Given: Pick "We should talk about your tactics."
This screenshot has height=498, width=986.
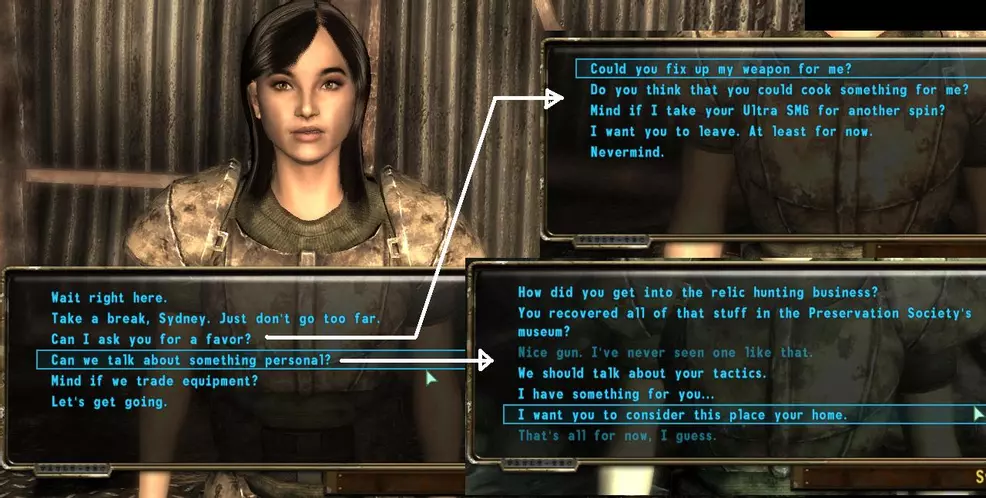Looking at the screenshot, I should click(642, 373).
